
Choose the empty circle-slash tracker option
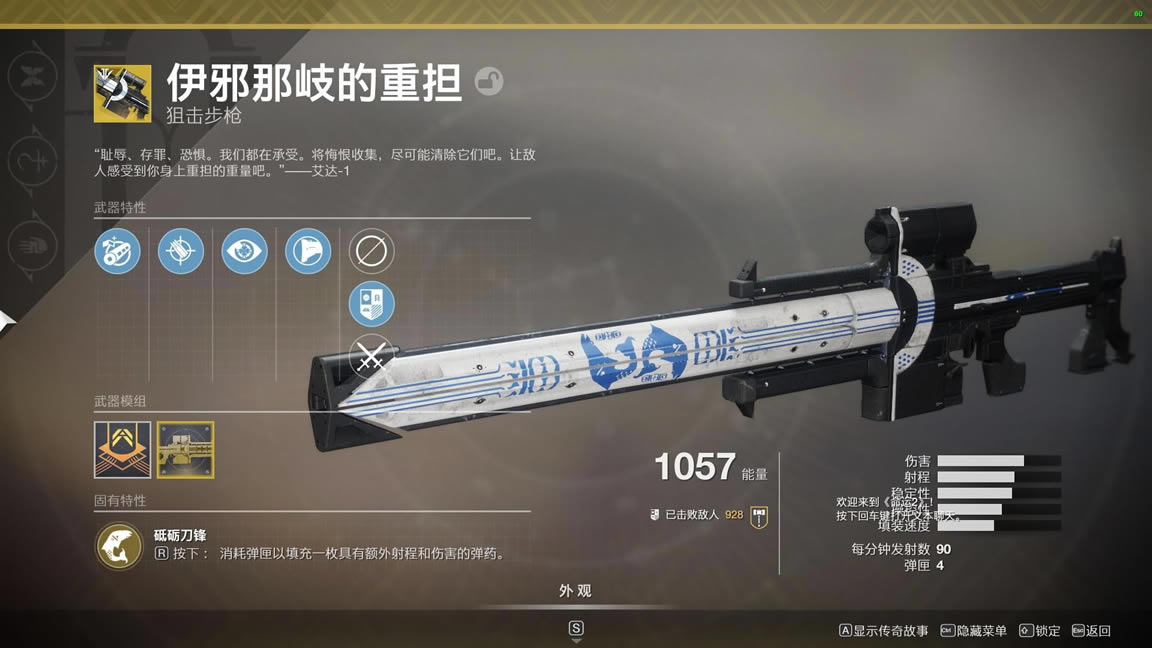point(371,251)
